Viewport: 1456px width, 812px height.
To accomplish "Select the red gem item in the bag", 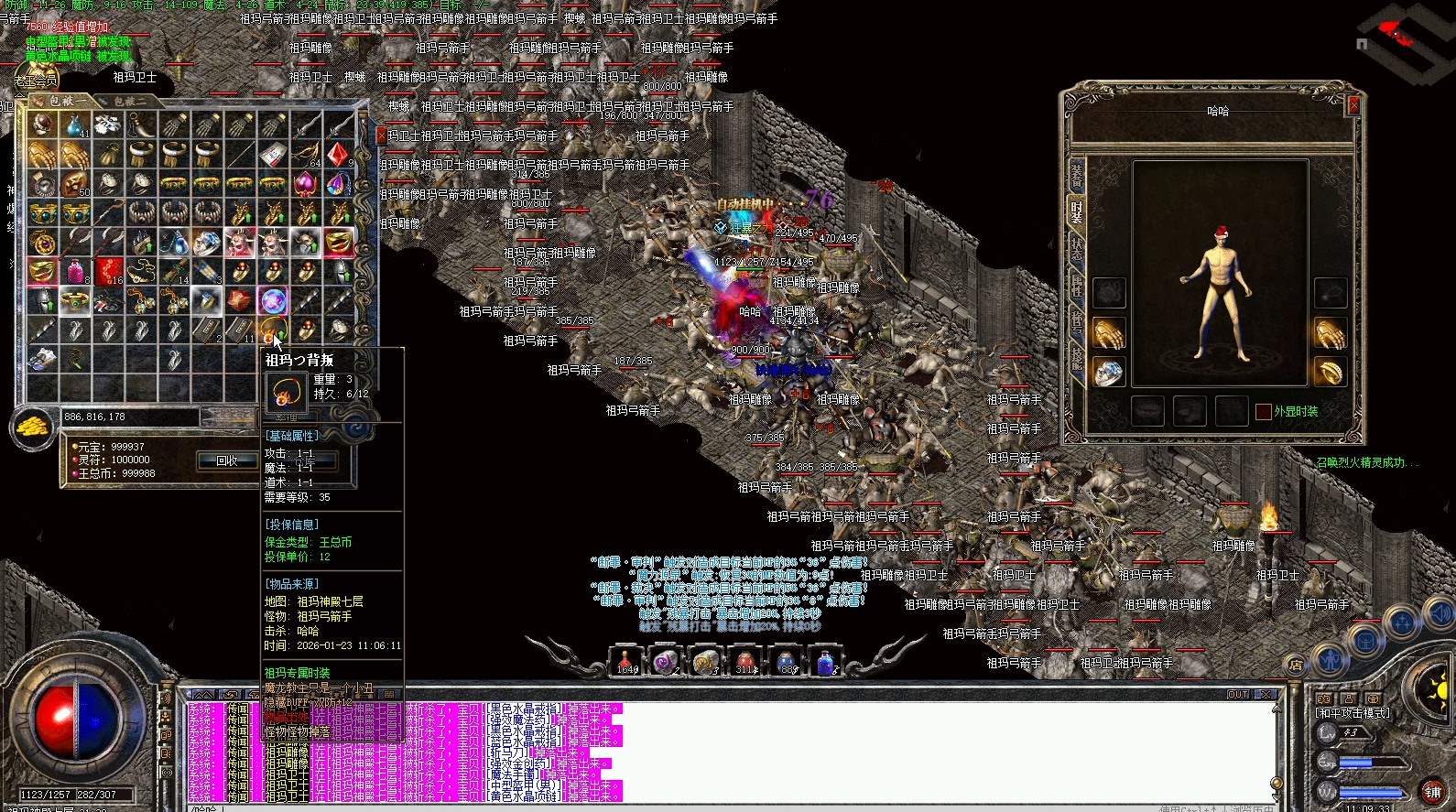I will [338, 154].
